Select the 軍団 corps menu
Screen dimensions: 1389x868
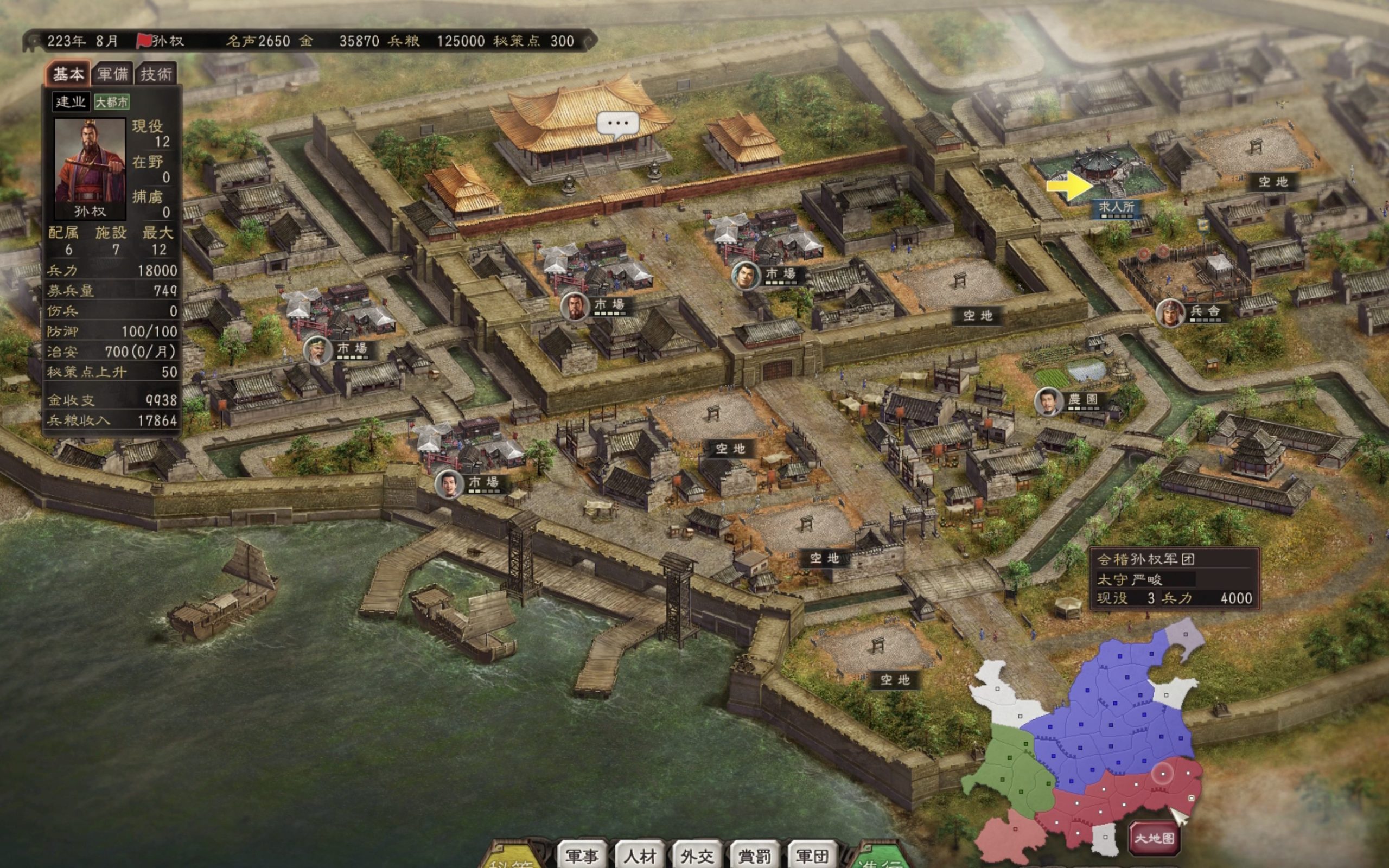[812, 856]
